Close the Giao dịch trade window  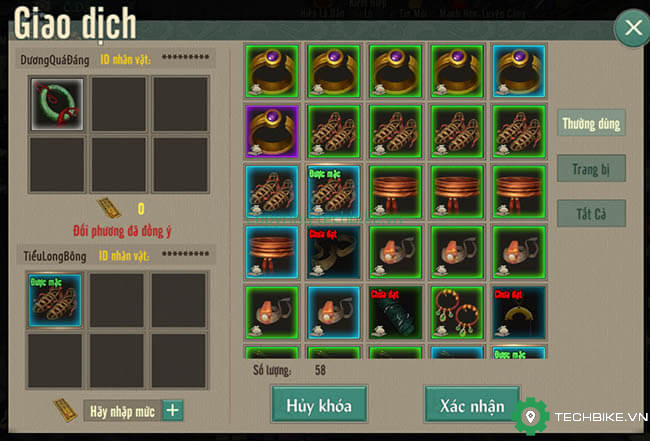pyautogui.click(x=632, y=28)
